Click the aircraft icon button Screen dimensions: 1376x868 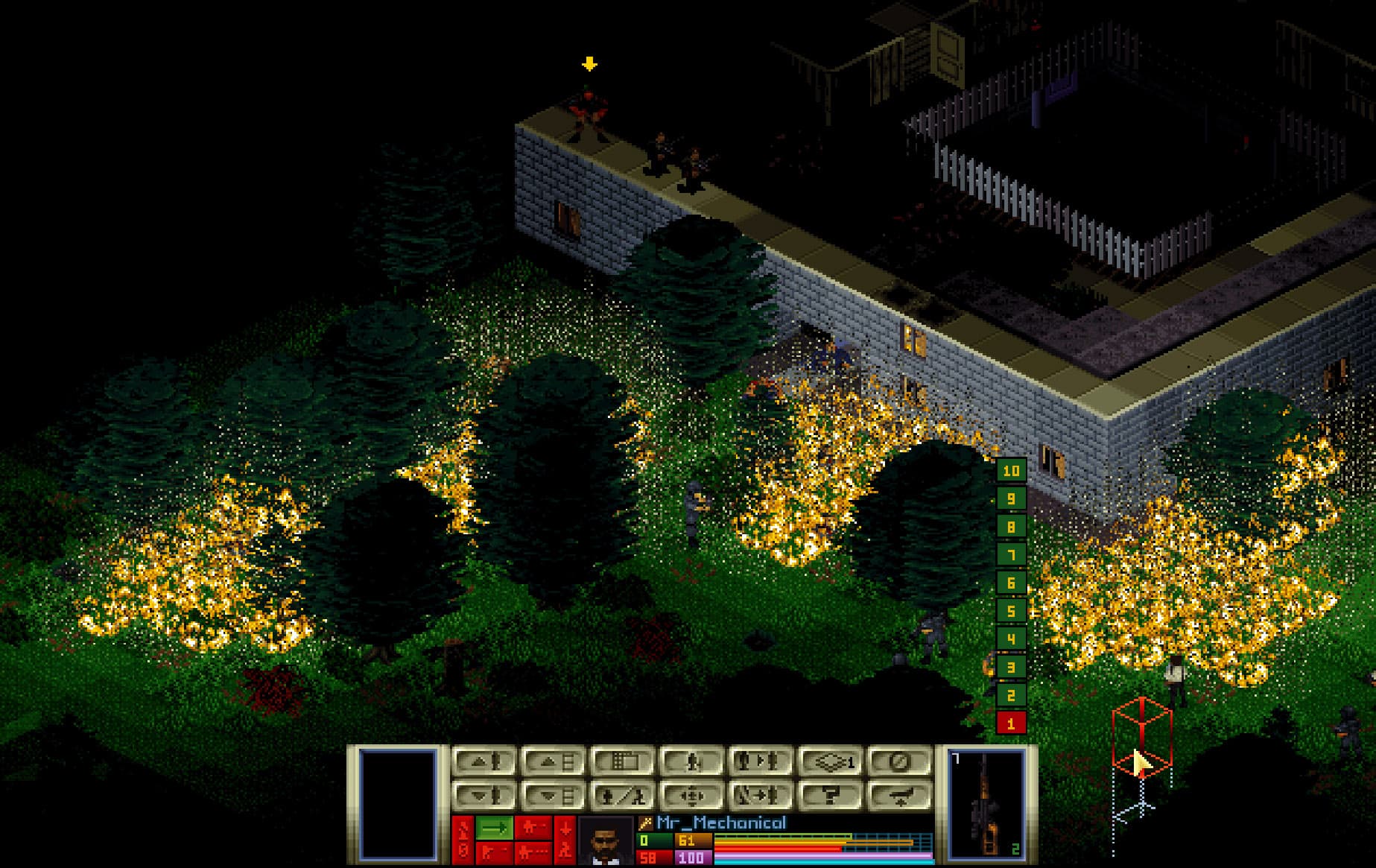900,795
